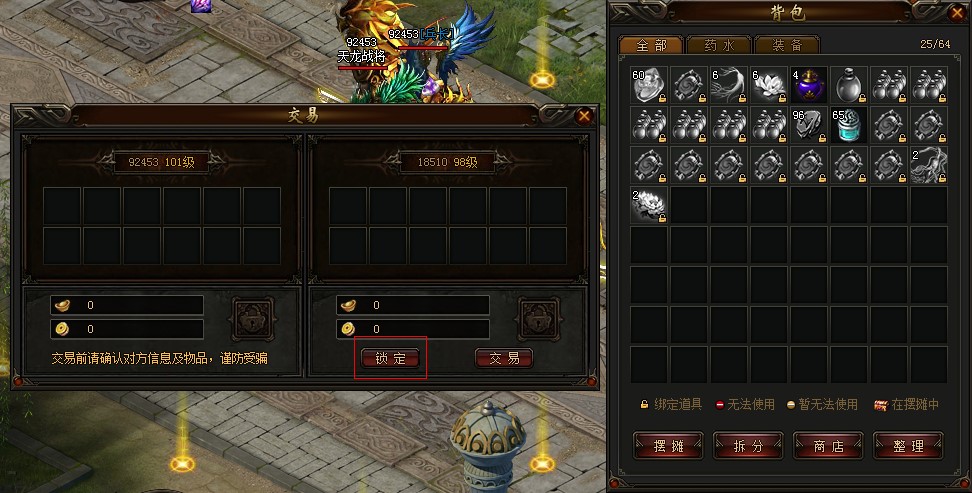Close the 交易 trade window
The height and width of the screenshot is (493, 972).
[585, 116]
